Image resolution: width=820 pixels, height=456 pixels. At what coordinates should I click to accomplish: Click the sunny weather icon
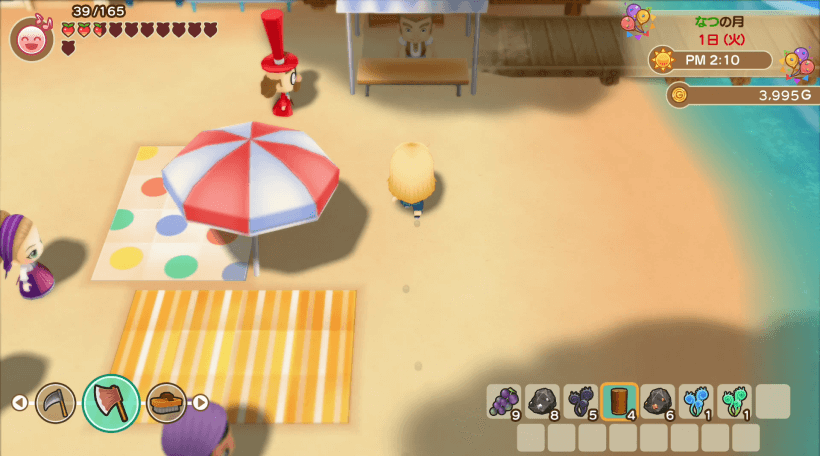coord(662,60)
